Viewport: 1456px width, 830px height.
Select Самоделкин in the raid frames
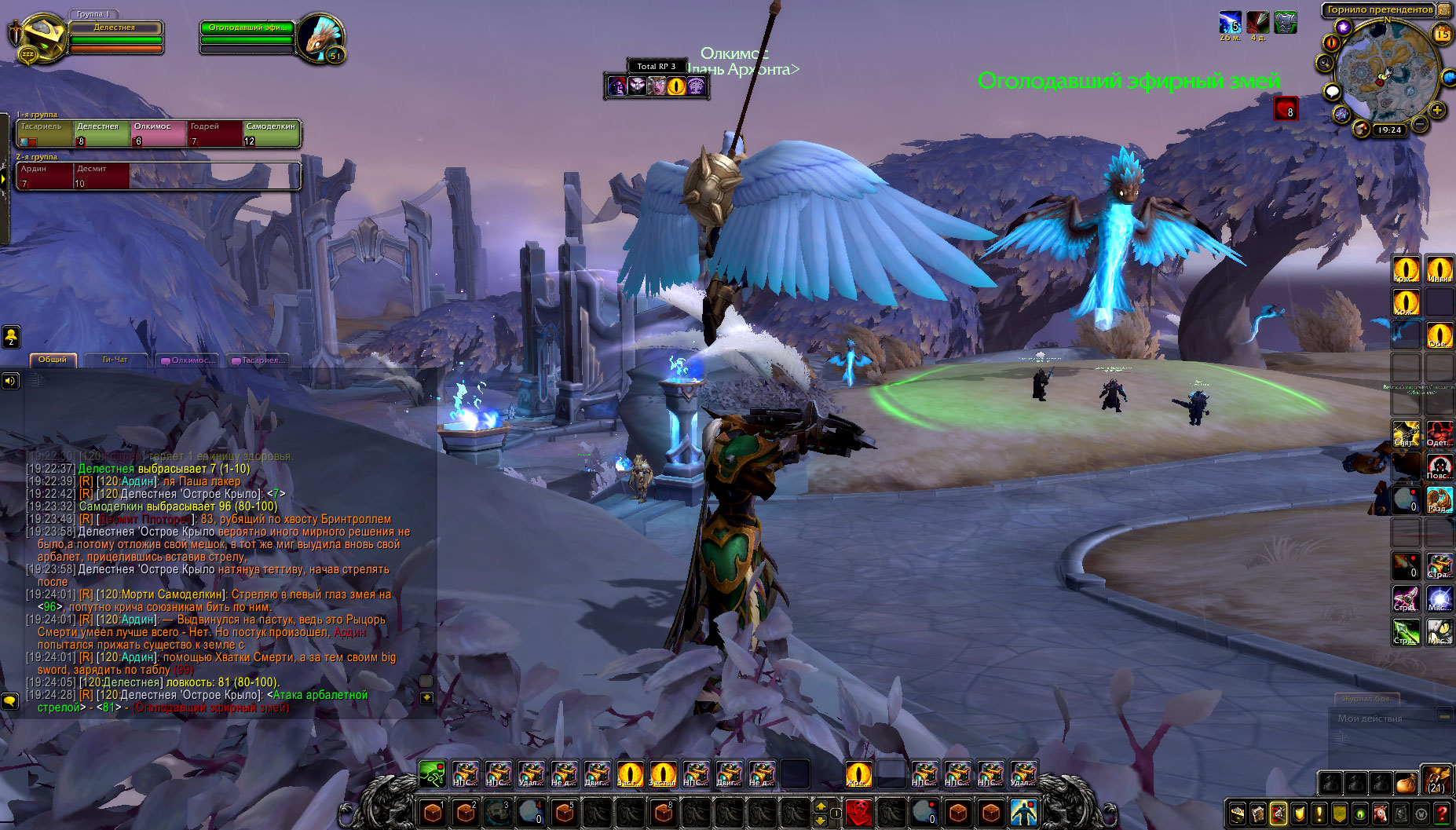coord(271,133)
